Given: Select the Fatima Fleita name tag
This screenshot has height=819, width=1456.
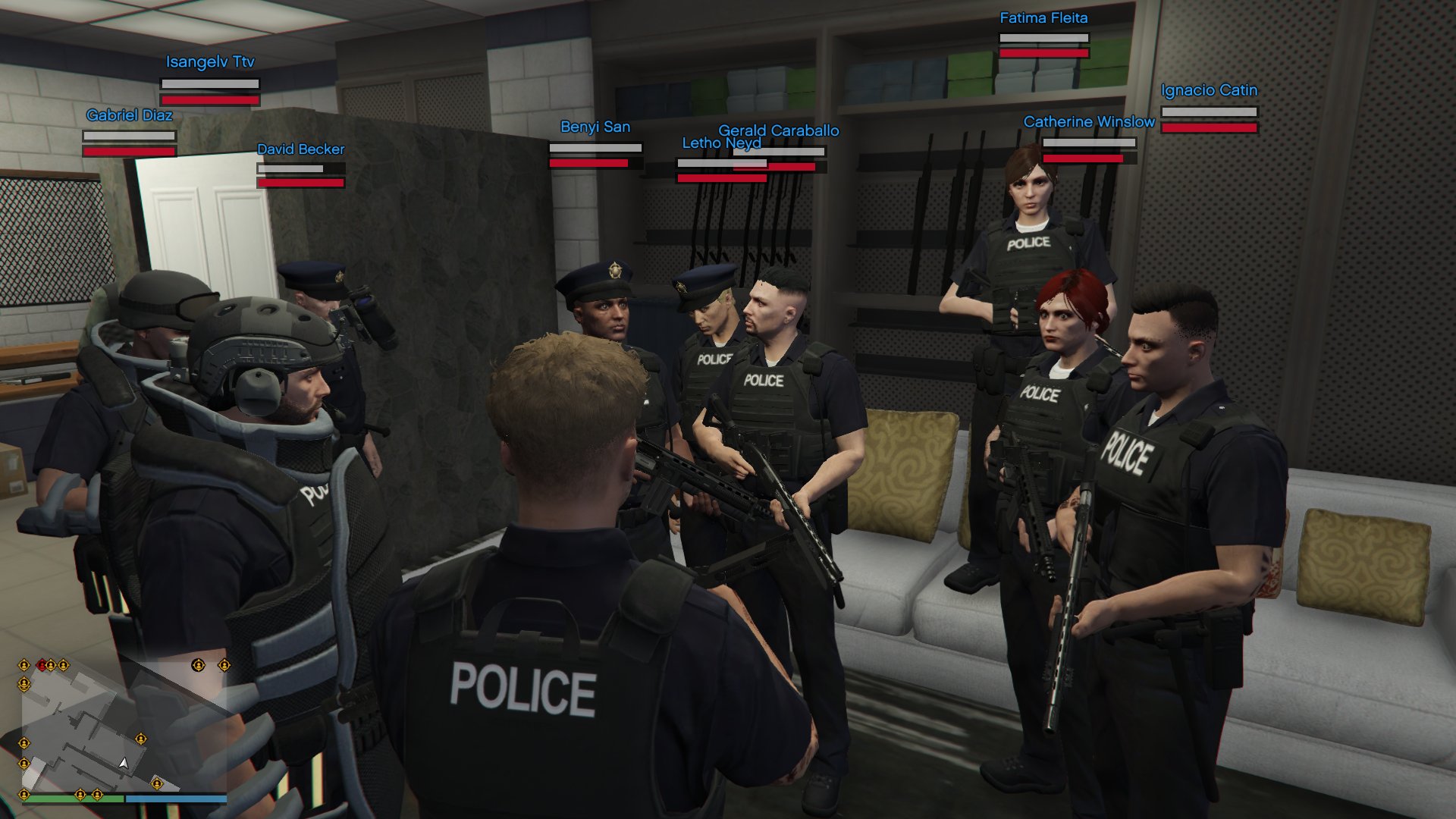Looking at the screenshot, I should (x=1043, y=18).
